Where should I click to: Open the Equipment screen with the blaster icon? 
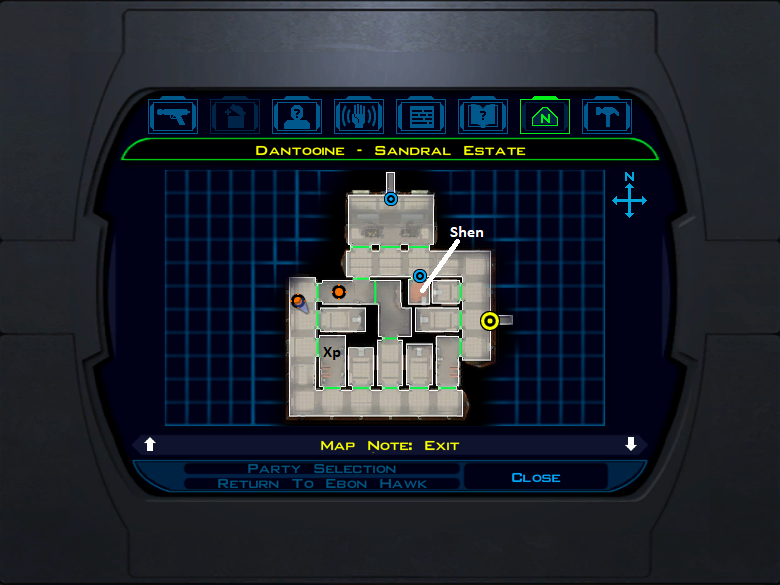coord(174,116)
